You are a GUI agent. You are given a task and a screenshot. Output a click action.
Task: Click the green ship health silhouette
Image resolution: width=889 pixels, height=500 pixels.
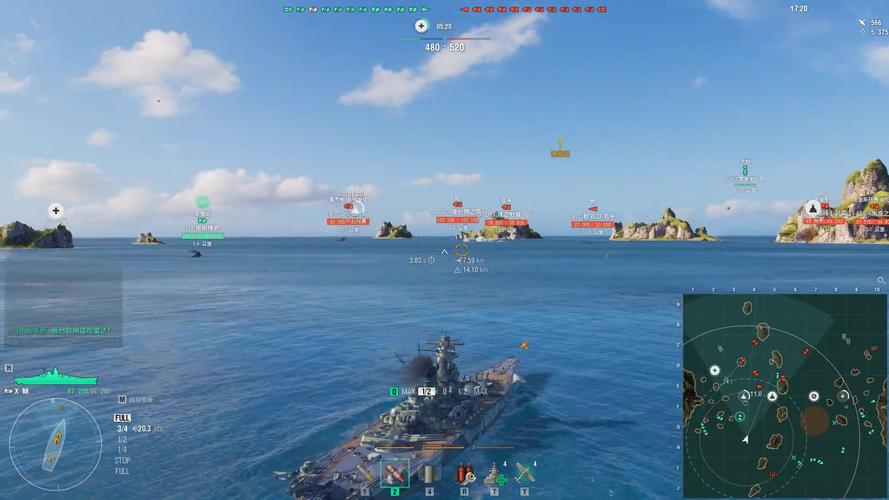point(53,377)
